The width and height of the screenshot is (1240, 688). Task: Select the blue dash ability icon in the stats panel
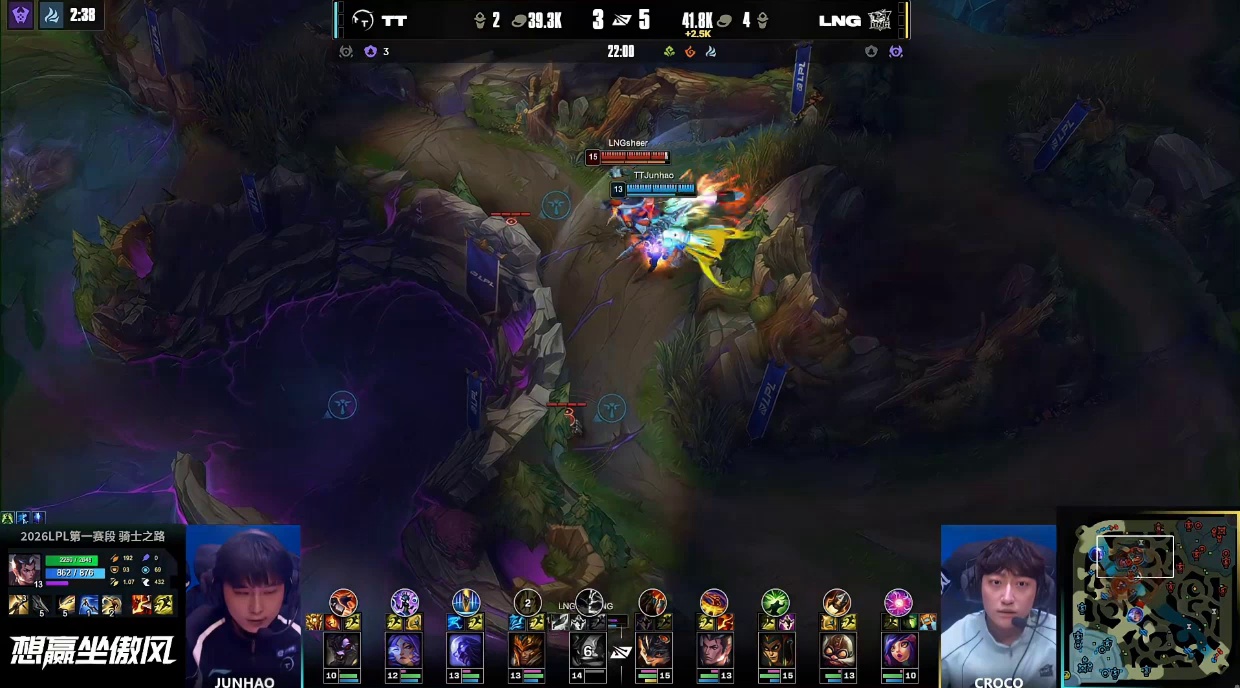pos(89,604)
